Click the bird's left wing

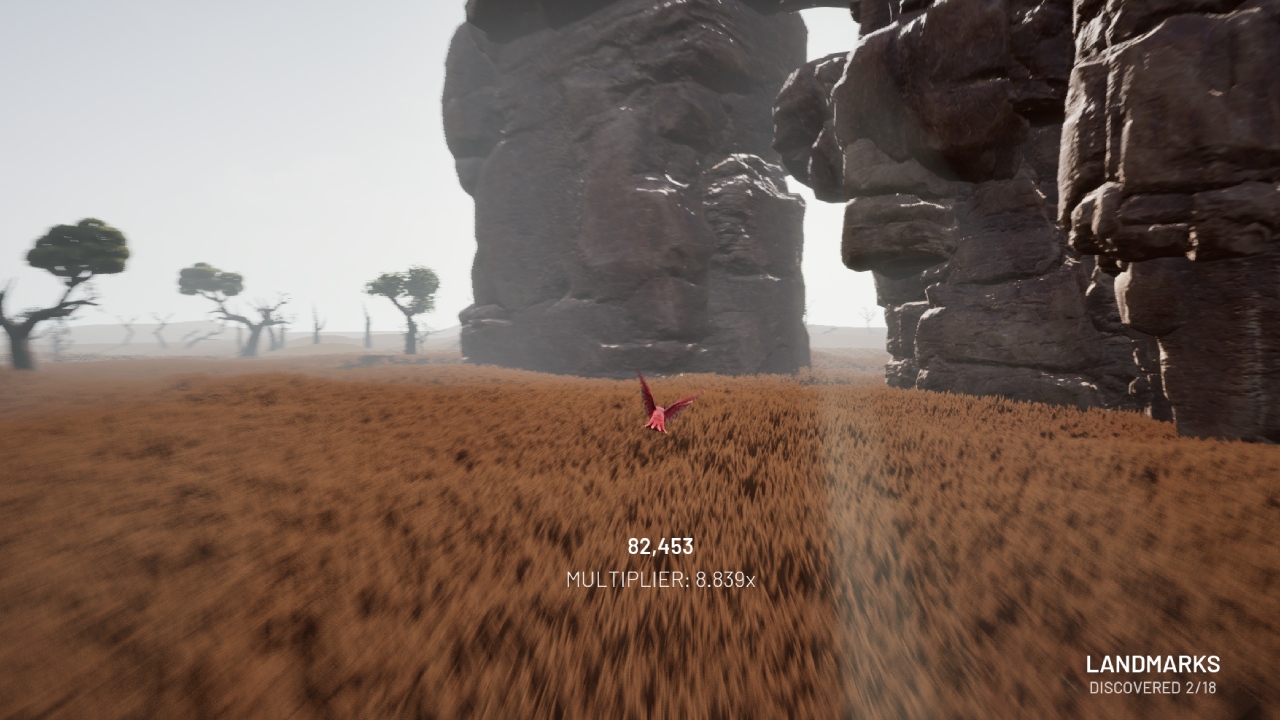643,390
